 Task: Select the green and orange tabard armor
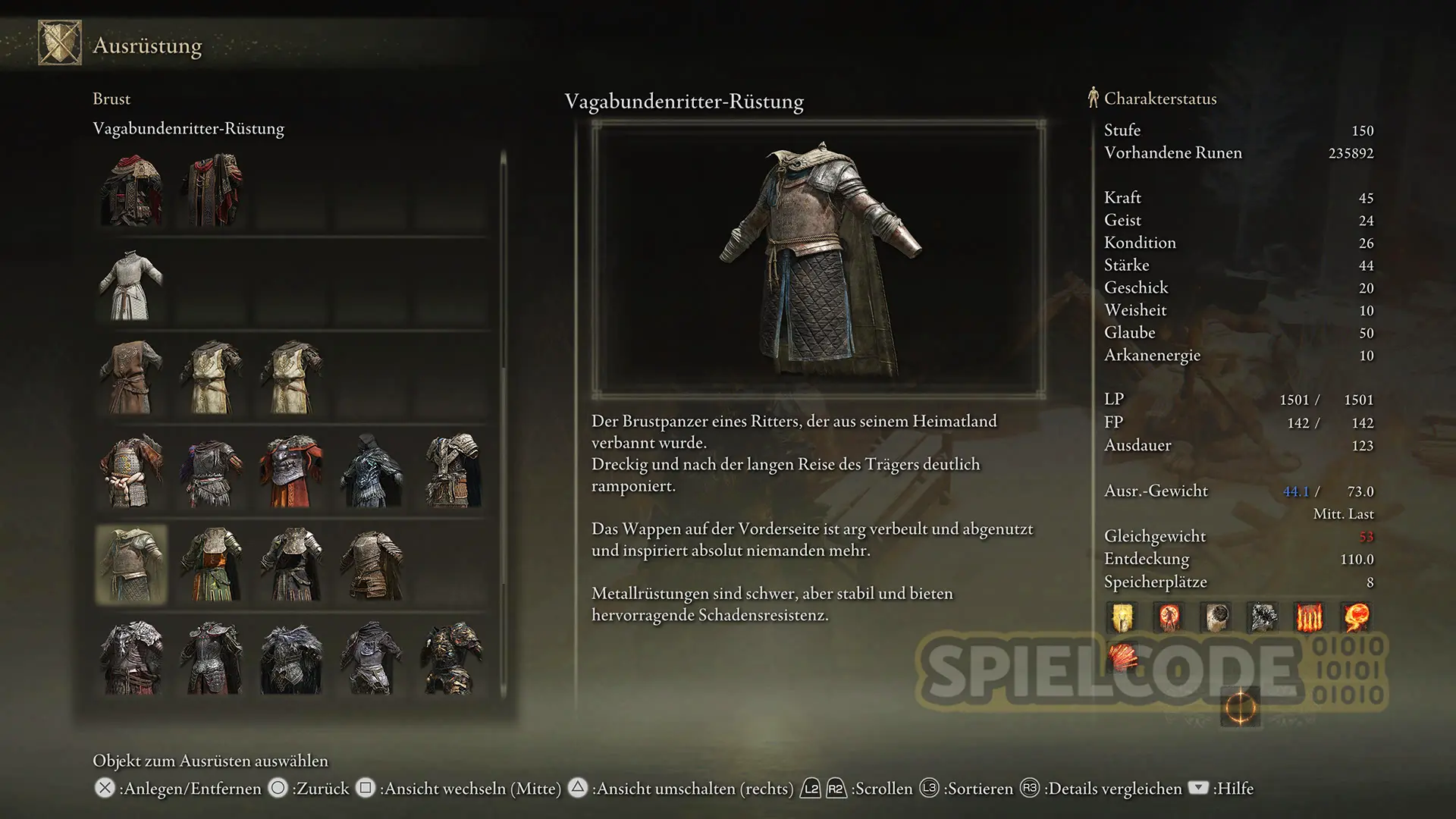(x=212, y=565)
